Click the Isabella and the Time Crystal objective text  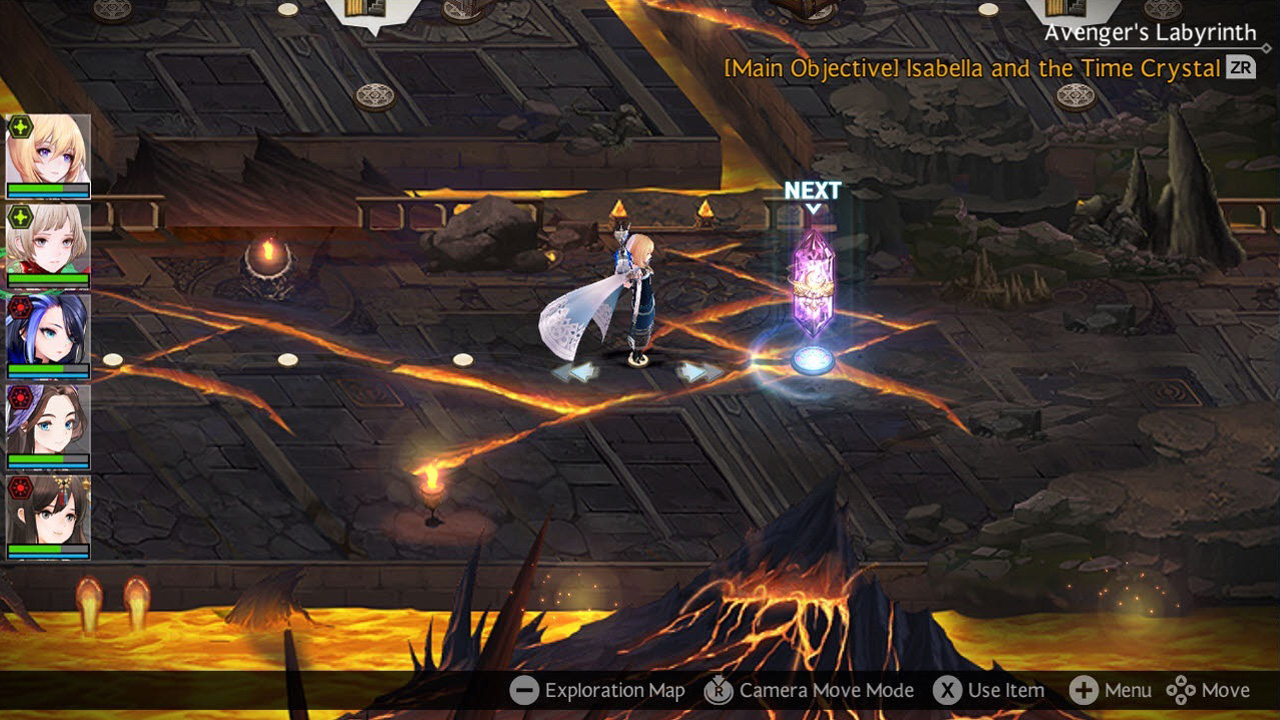(x=970, y=68)
